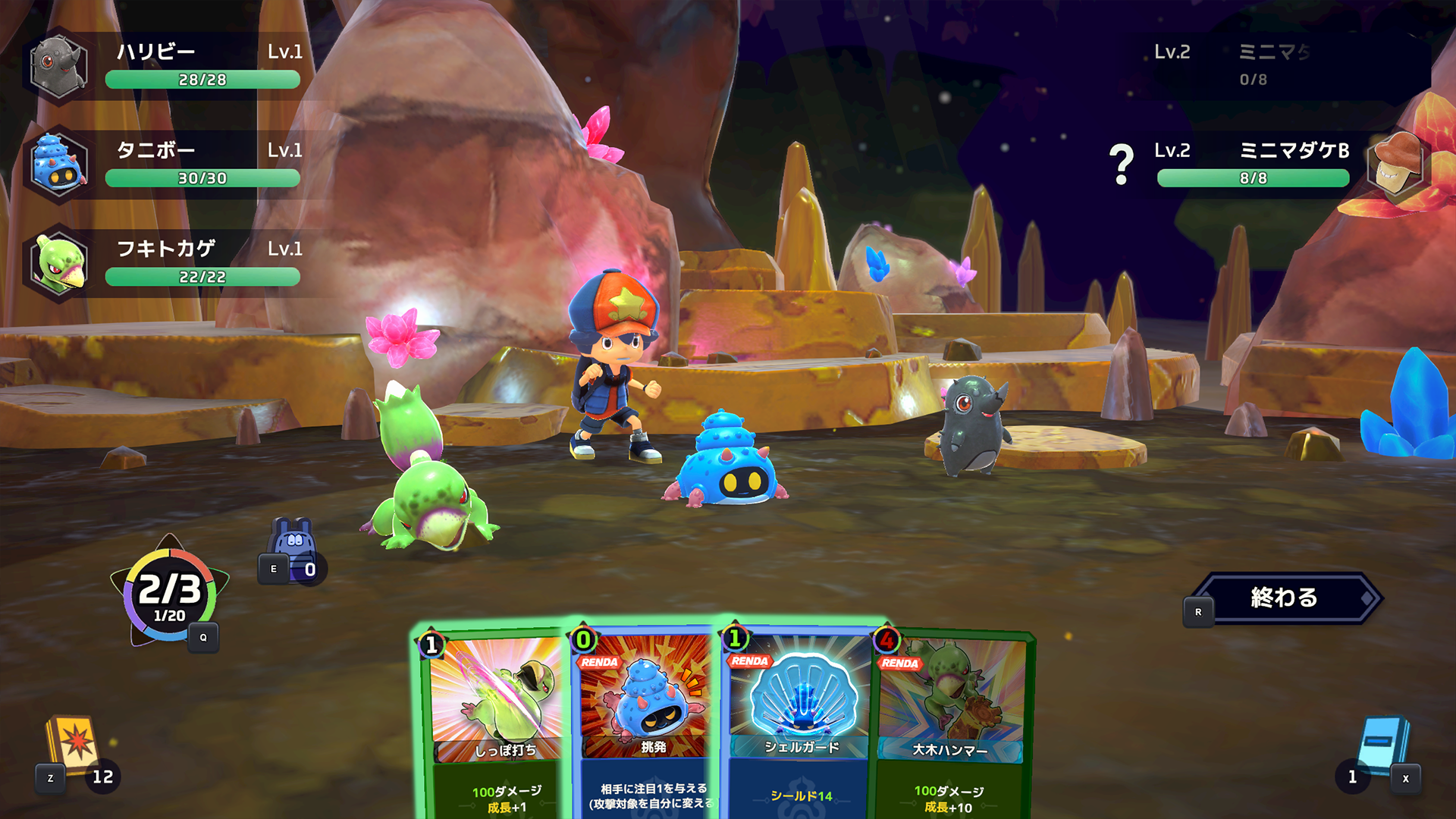Open the draw pile deck icon
This screenshot has height=819, width=1456.
74,747
